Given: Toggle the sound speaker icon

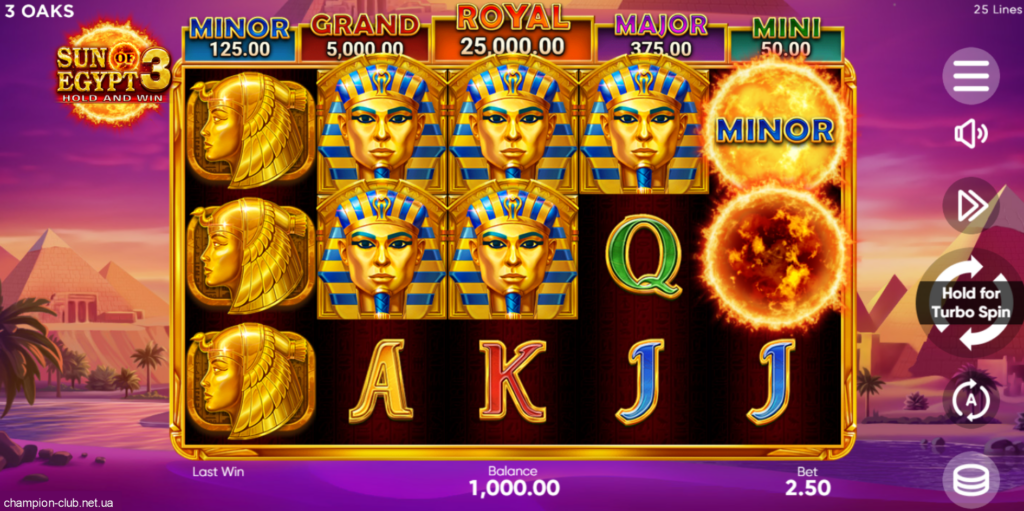Looking at the screenshot, I should click(x=970, y=134).
